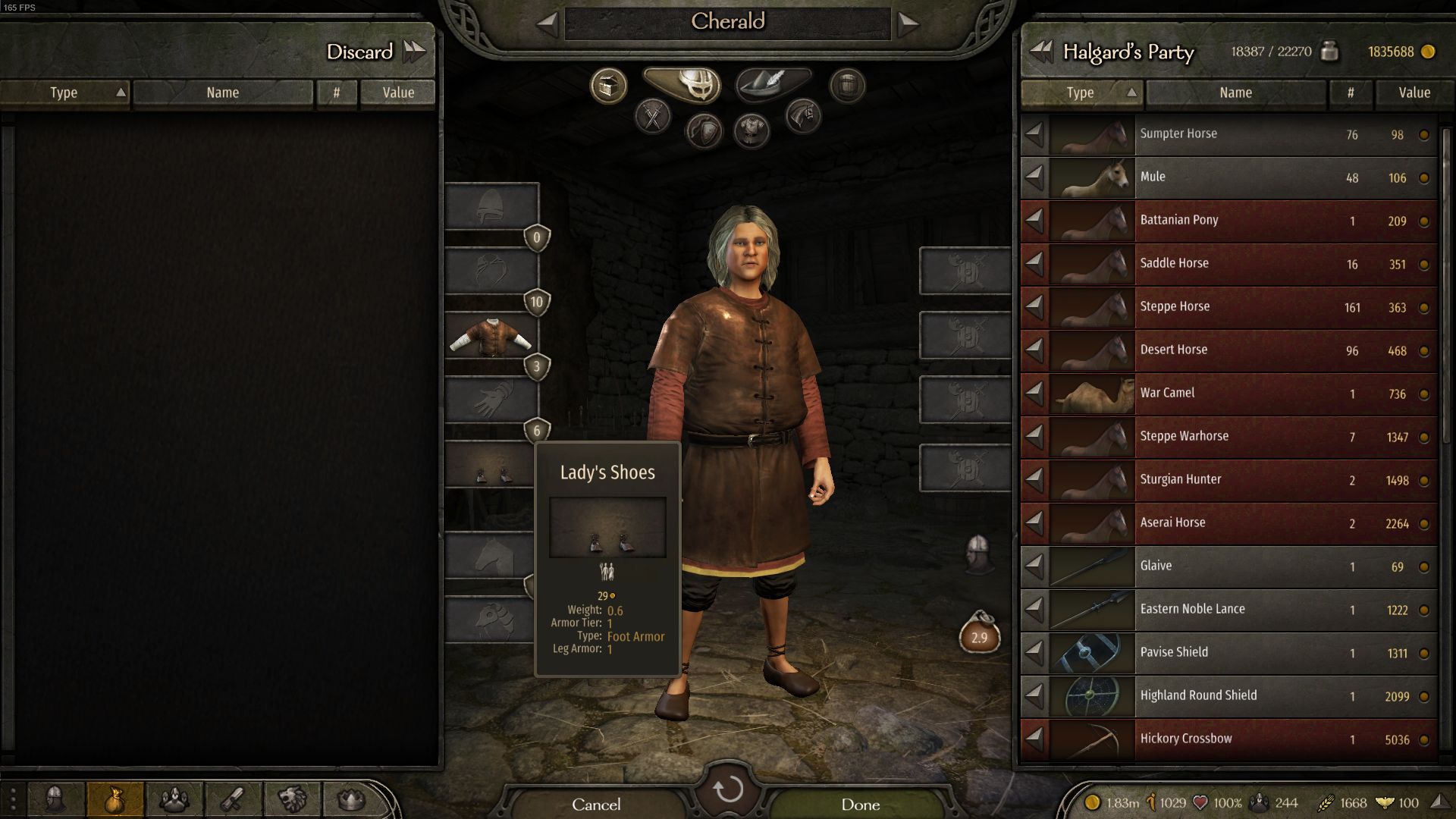Viewport: 1456px width, 819px height.
Task: Sort party inventory by Name column
Action: (1235, 93)
